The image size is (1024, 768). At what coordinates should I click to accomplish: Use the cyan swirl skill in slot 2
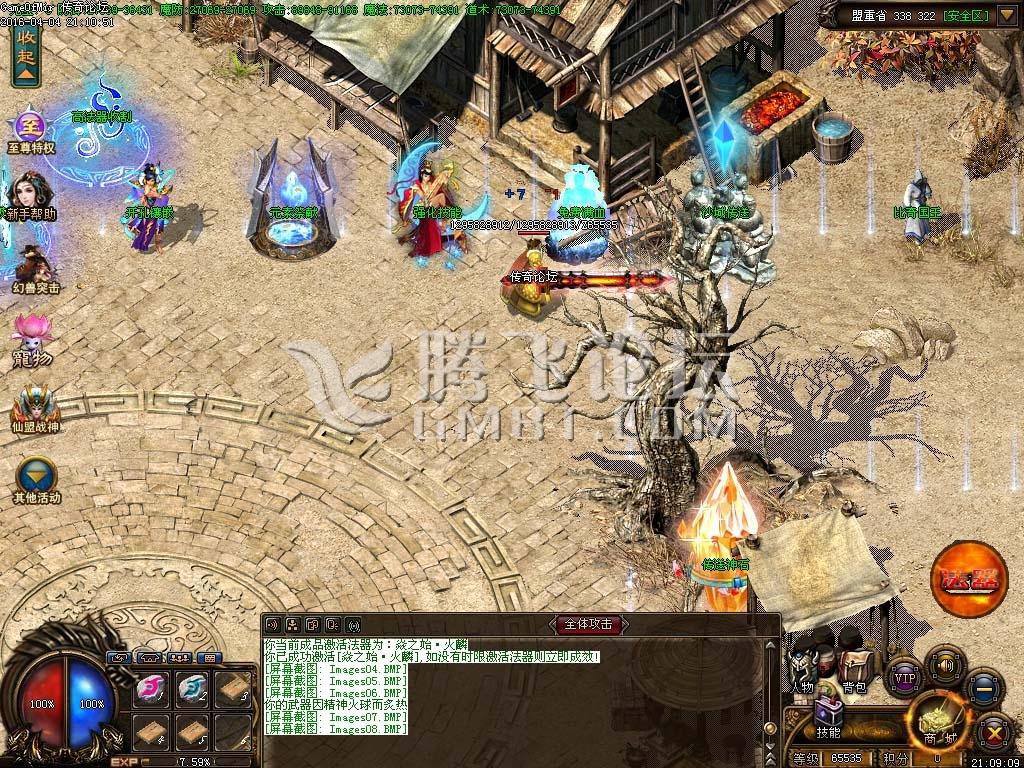pyautogui.click(x=193, y=688)
